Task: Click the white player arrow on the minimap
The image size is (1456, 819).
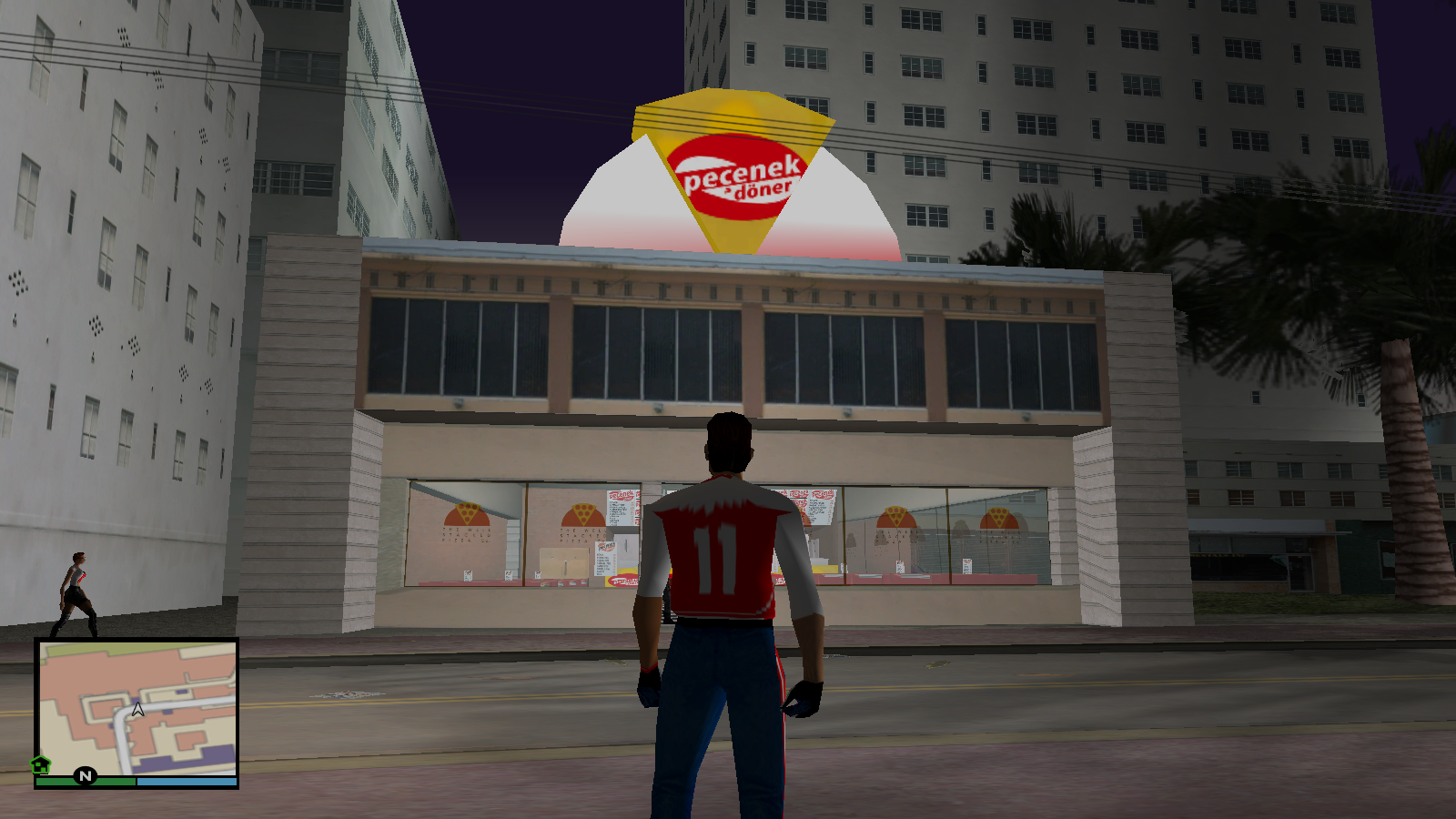Action: point(140,707)
